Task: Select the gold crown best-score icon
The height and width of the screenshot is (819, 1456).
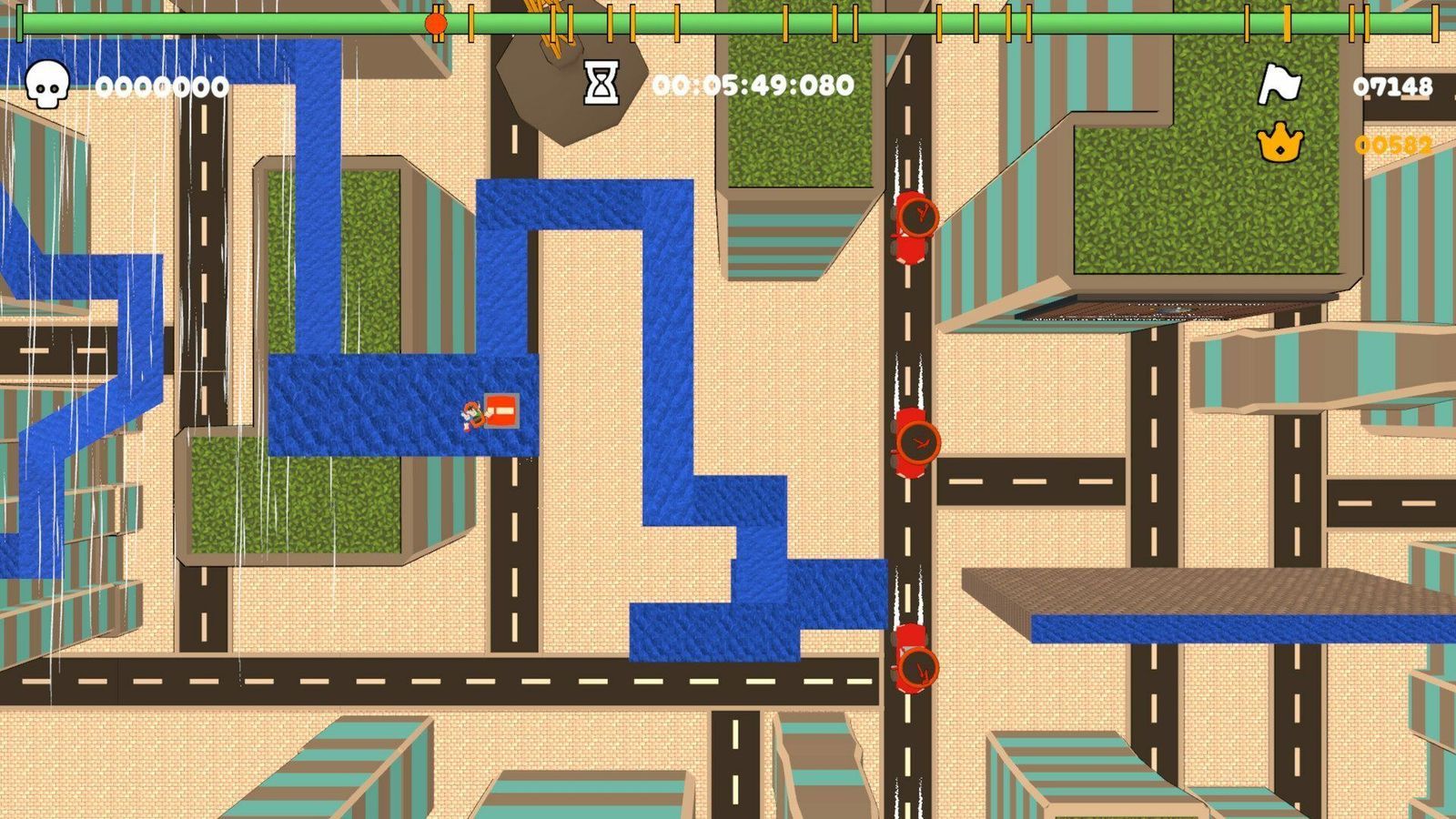Action: pos(1279,143)
